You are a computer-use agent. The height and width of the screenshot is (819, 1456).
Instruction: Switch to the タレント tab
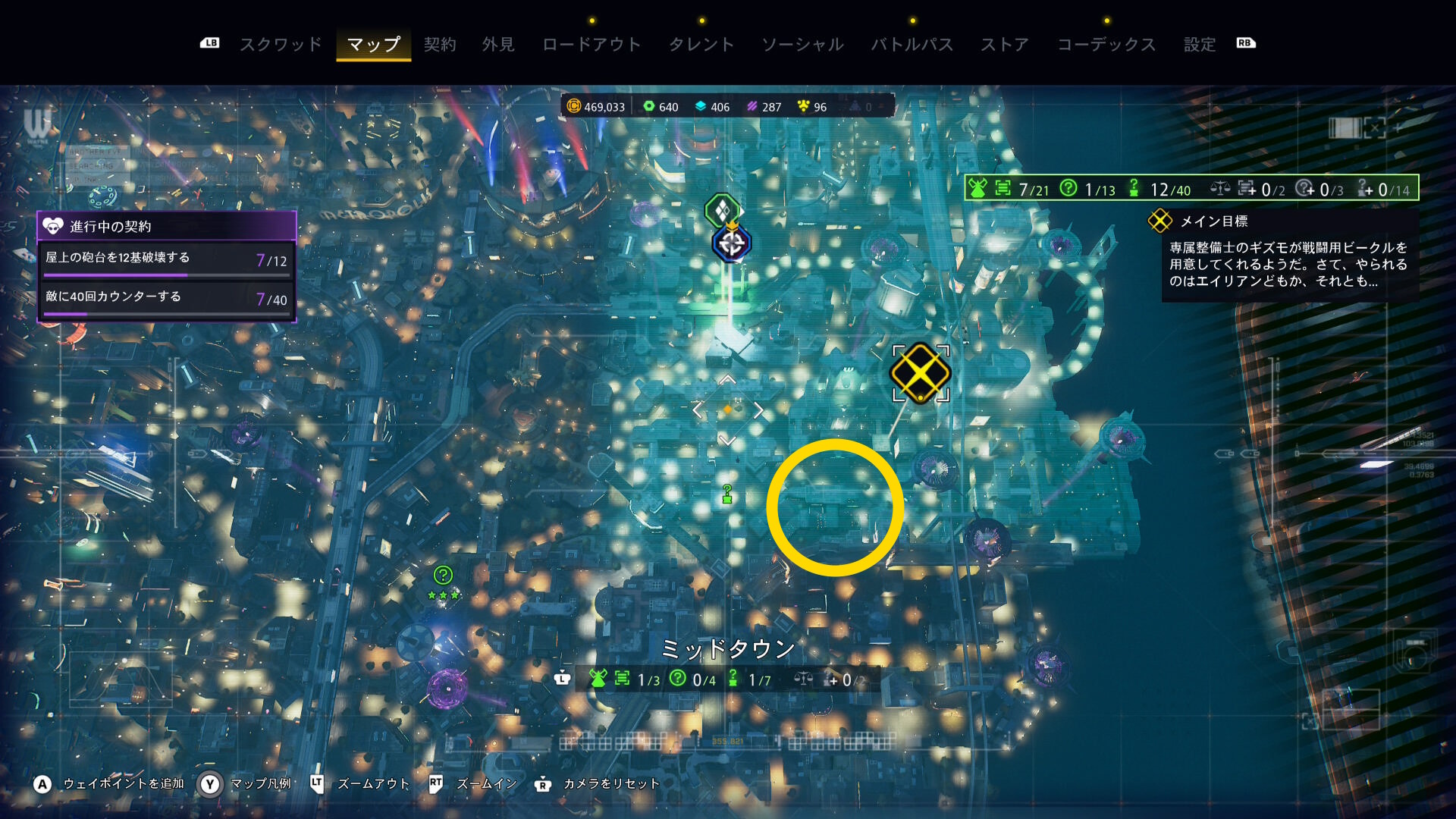click(701, 45)
